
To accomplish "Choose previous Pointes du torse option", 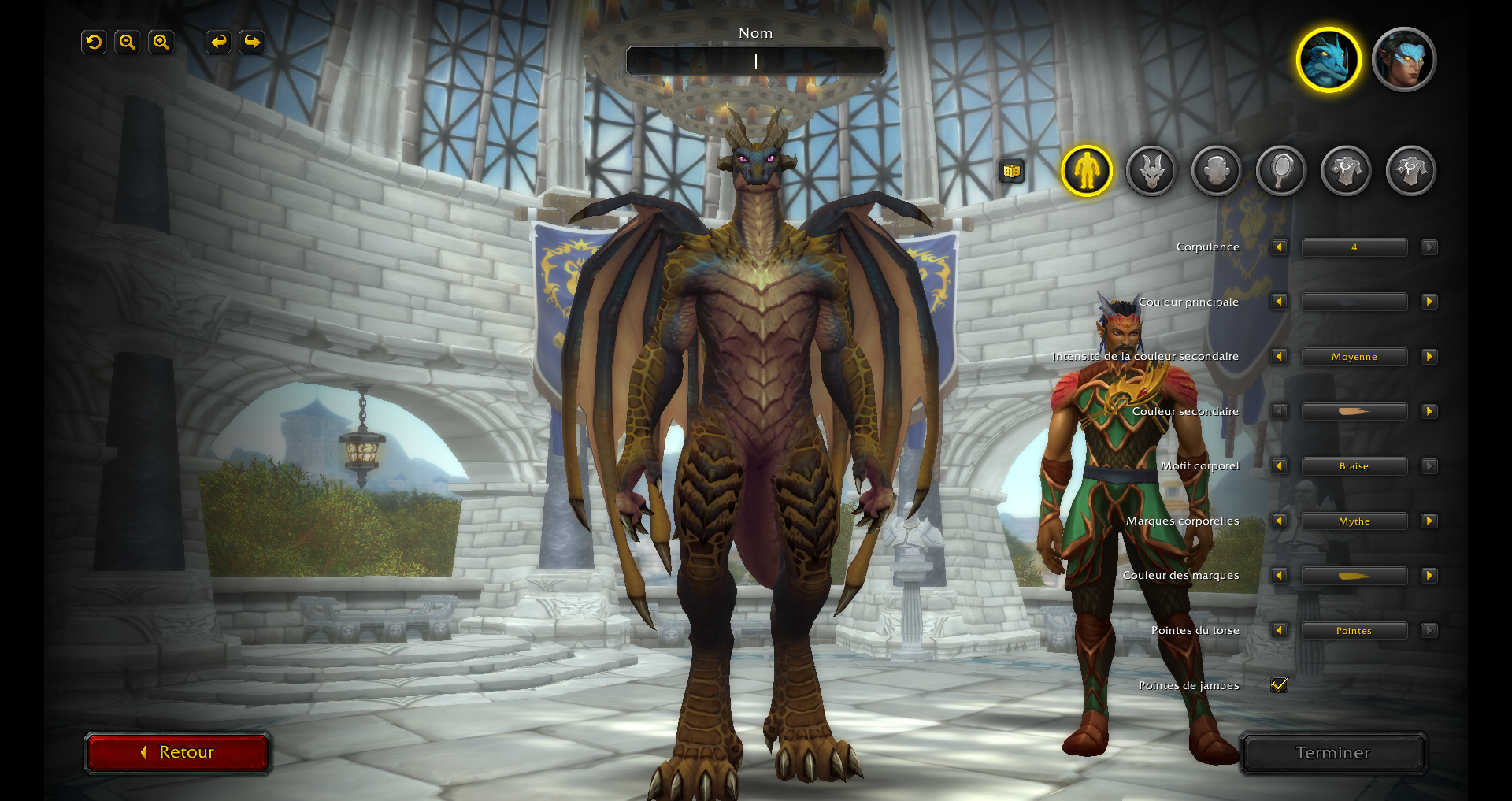I will click(x=1279, y=630).
